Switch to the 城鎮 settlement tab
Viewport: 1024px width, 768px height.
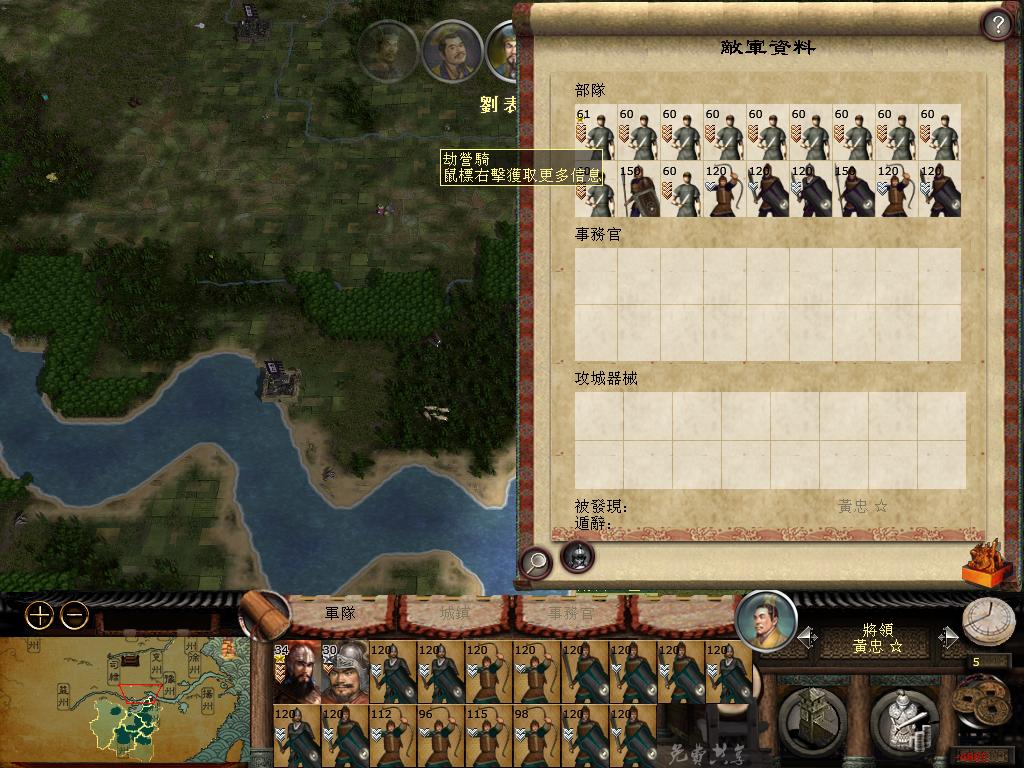[x=455, y=613]
